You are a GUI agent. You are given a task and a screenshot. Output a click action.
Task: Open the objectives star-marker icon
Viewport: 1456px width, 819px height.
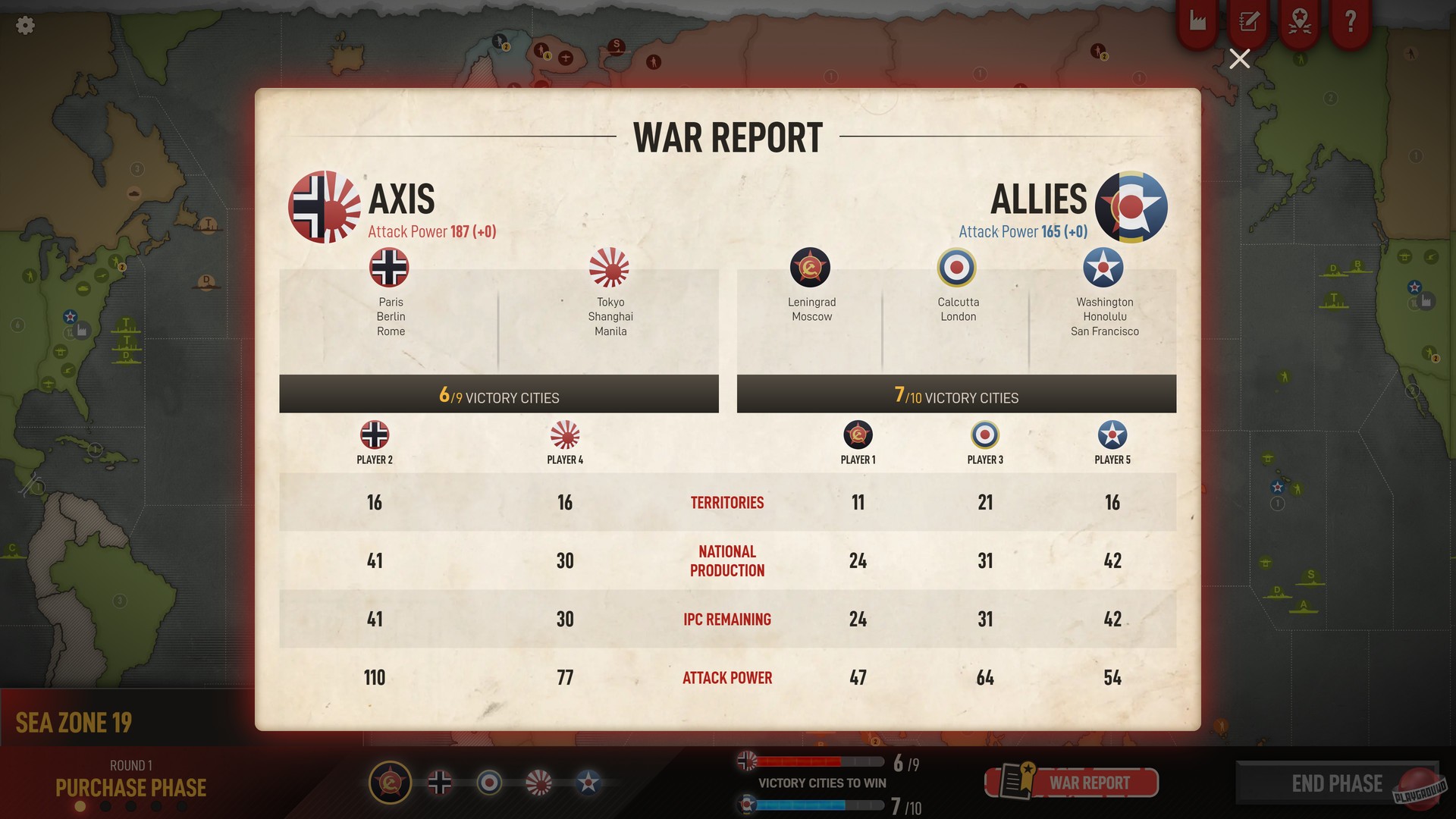pos(1298,22)
